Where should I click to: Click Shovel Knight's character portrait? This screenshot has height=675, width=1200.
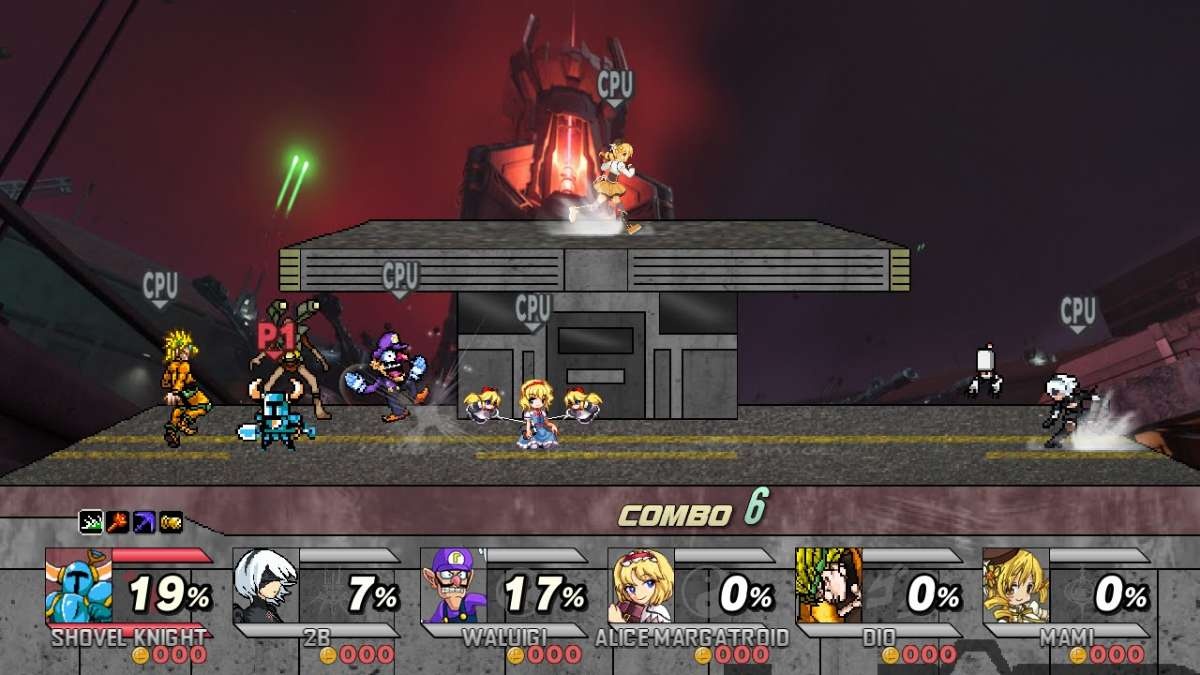point(80,586)
